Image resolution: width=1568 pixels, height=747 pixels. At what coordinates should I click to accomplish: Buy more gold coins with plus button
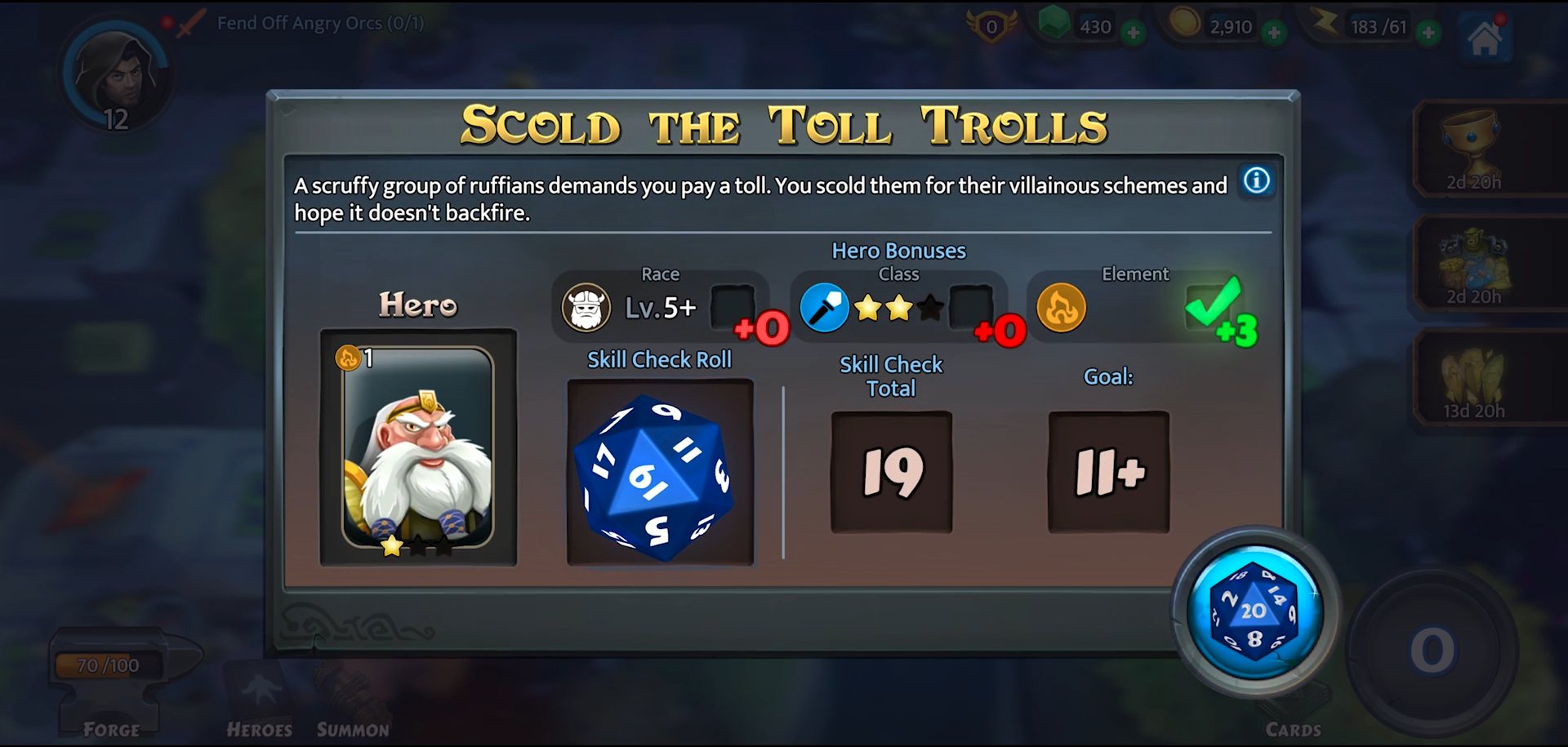[x=1273, y=33]
